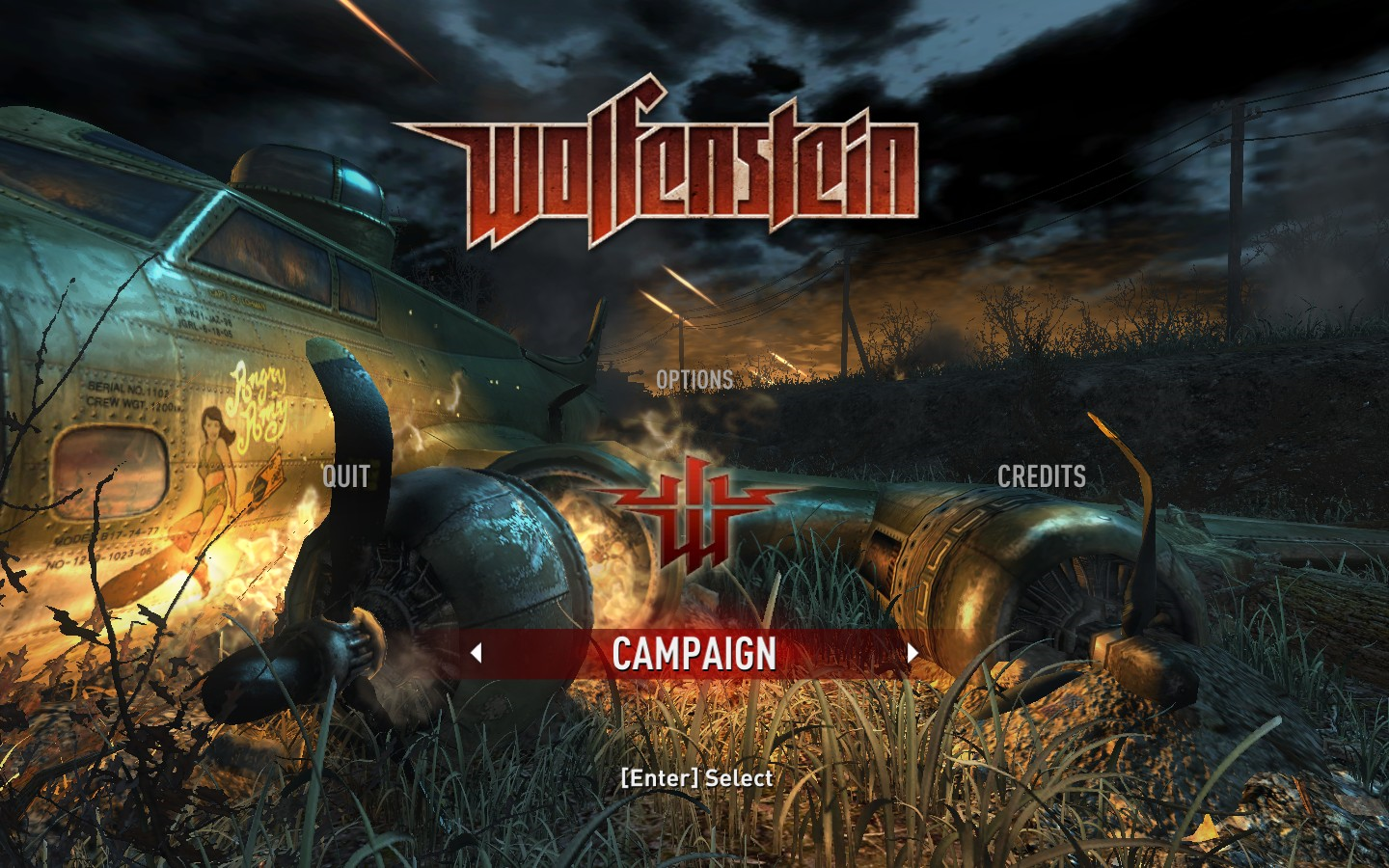Choose the Quit option
Viewport: 1389px width, 868px height.
click(x=346, y=475)
